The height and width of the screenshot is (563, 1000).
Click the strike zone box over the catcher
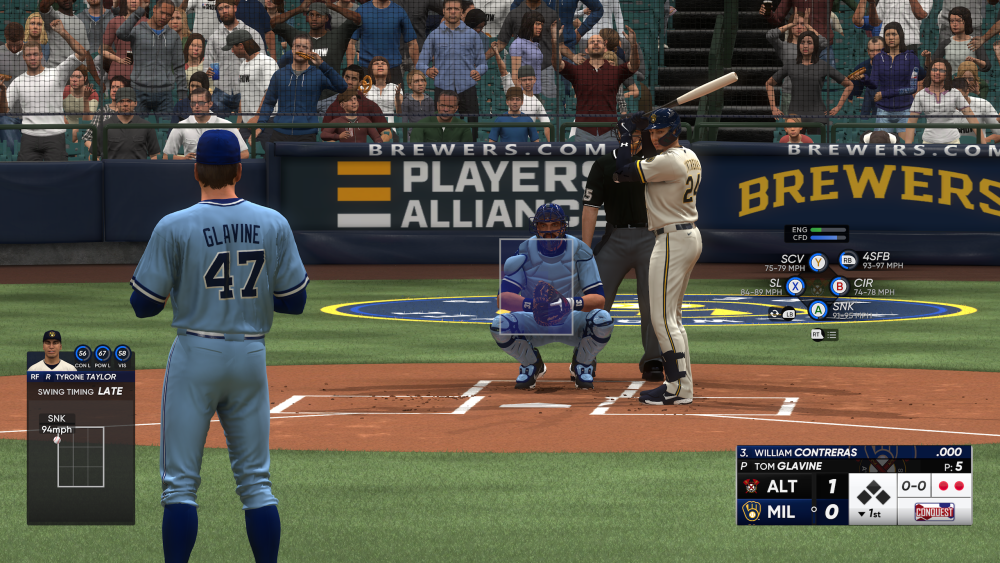point(537,286)
